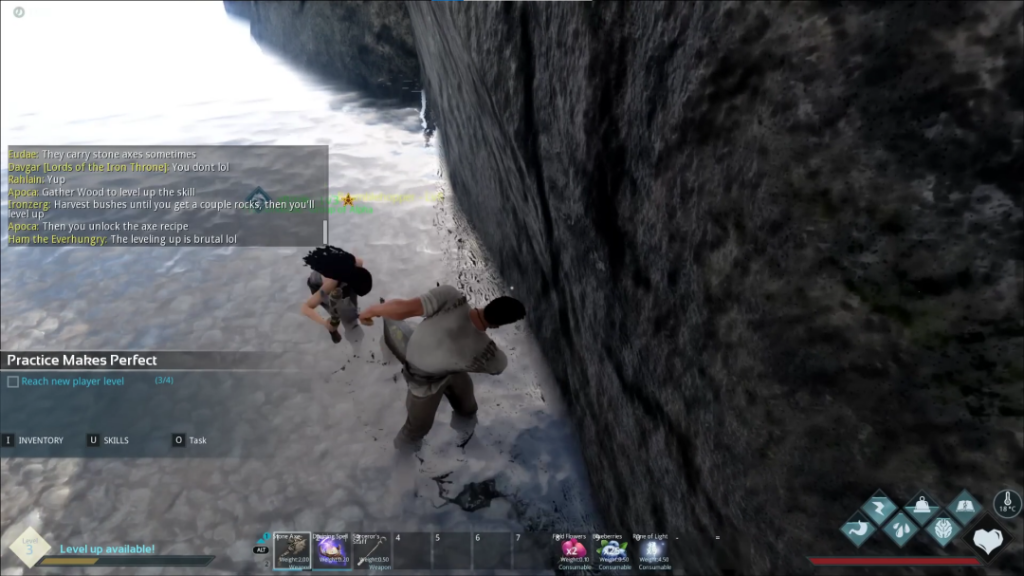Click the heart health icon
Image resolution: width=1024 pixels, height=576 pixels.
tap(988, 541)
